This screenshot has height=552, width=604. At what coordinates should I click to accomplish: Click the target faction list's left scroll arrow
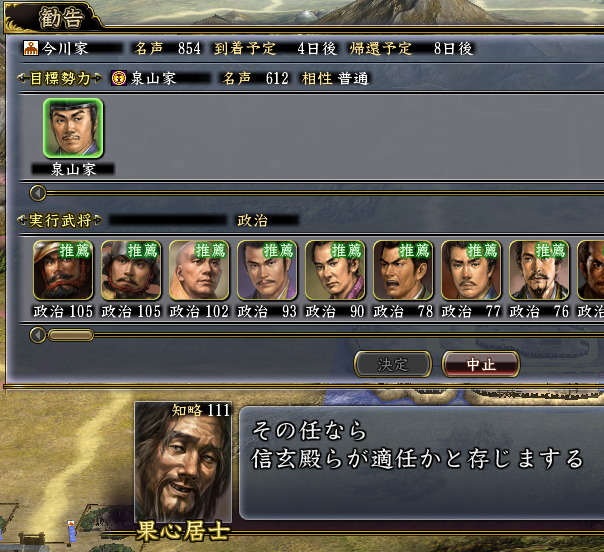(39, 192)
